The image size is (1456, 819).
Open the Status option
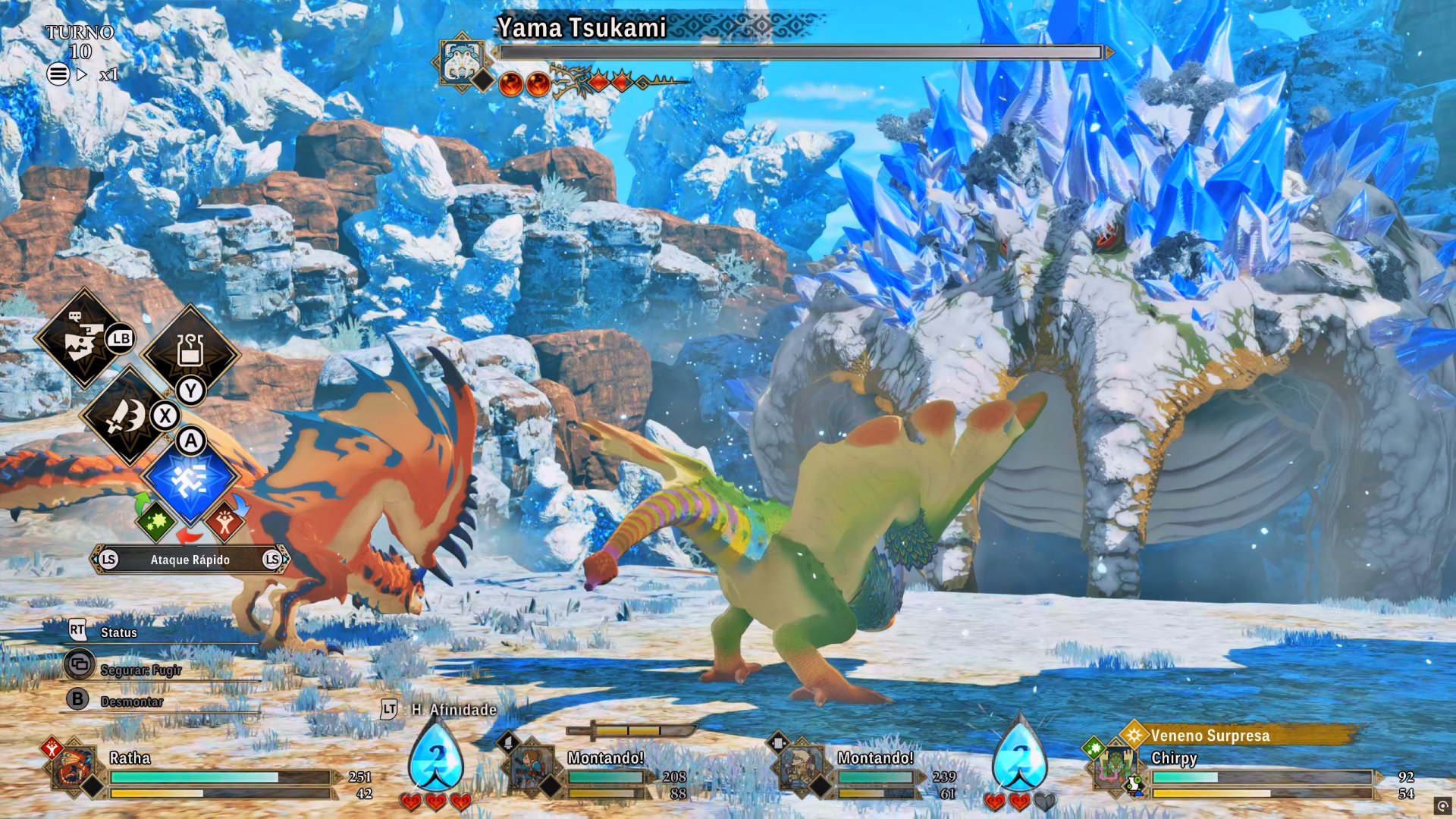pyautogui.click(x=118, y=632)
